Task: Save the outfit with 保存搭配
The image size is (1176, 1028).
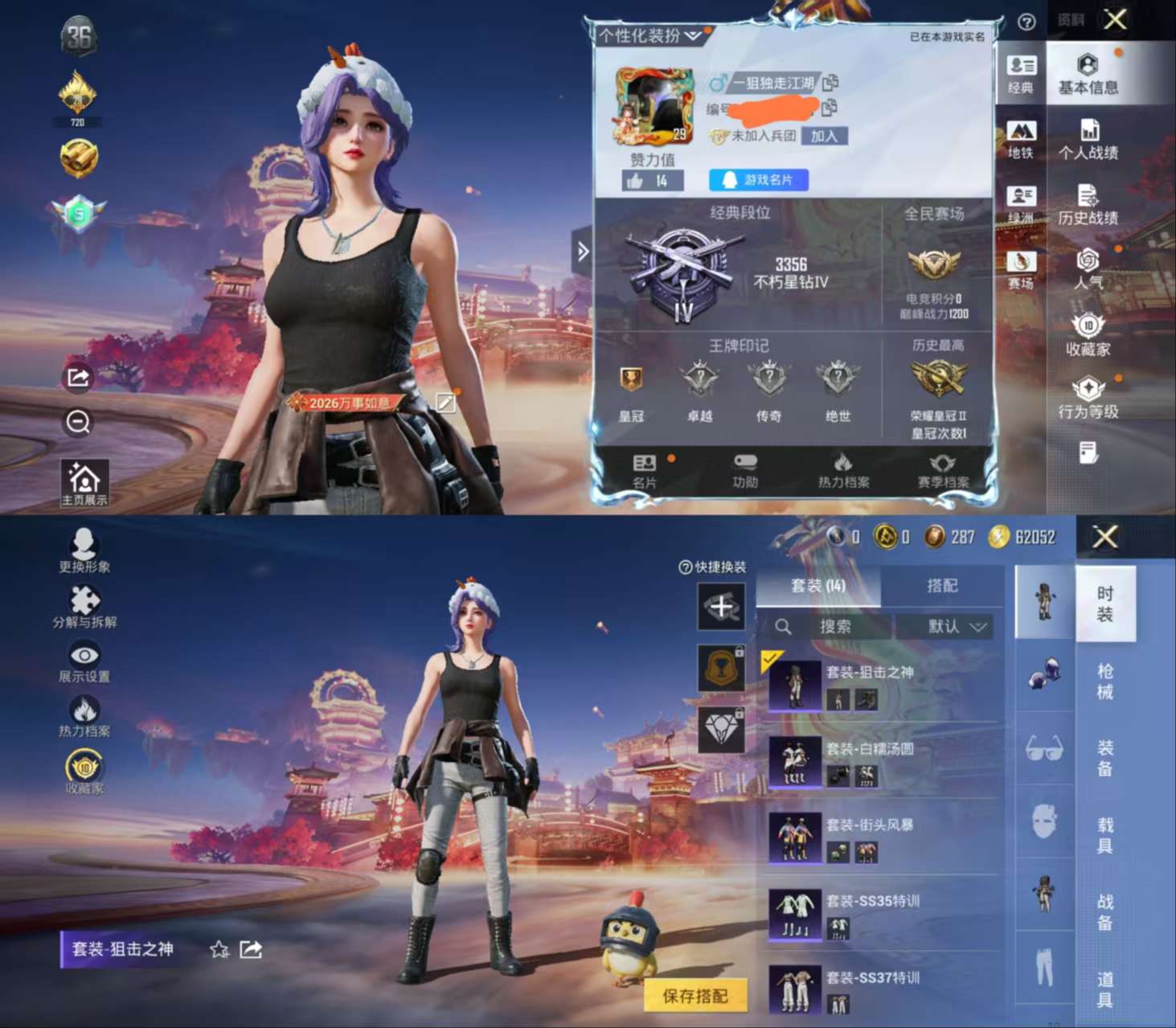Action: click(695, 996)
